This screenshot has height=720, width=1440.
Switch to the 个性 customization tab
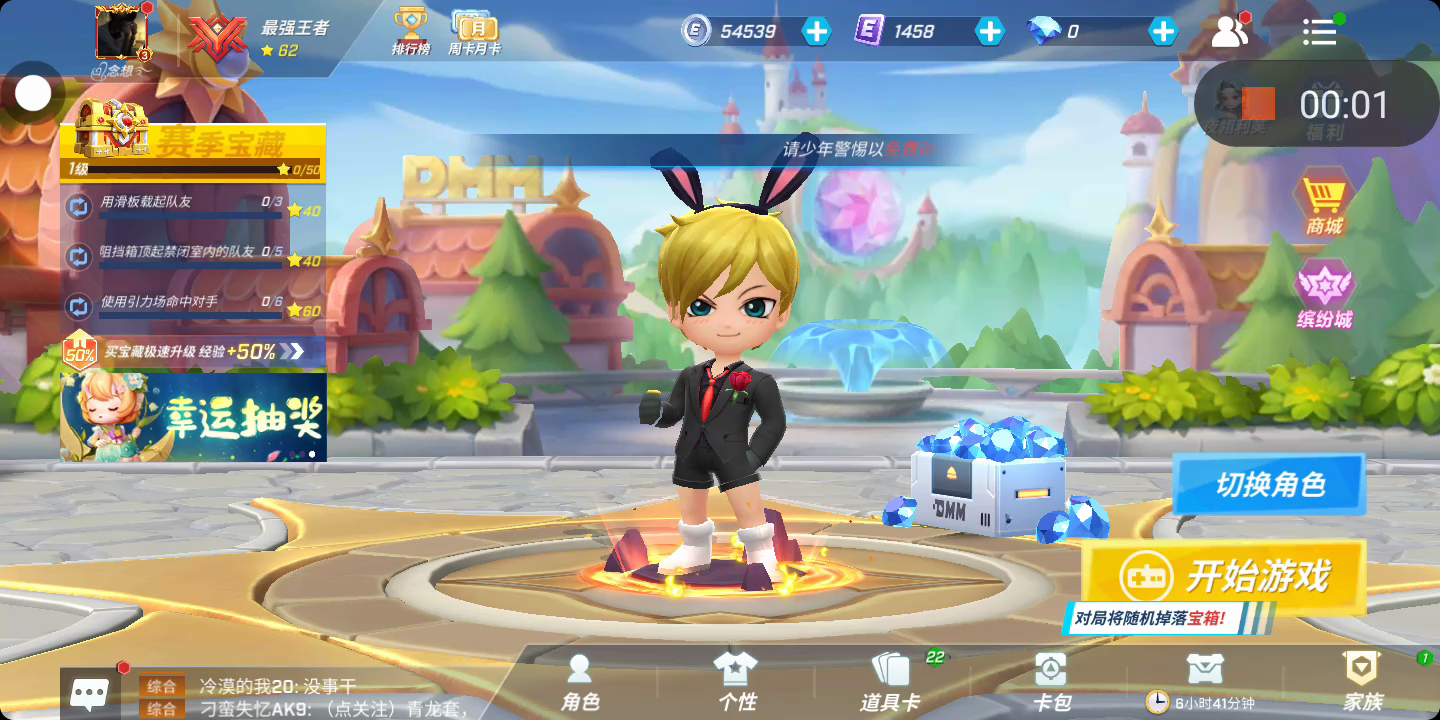click(736, 684)
